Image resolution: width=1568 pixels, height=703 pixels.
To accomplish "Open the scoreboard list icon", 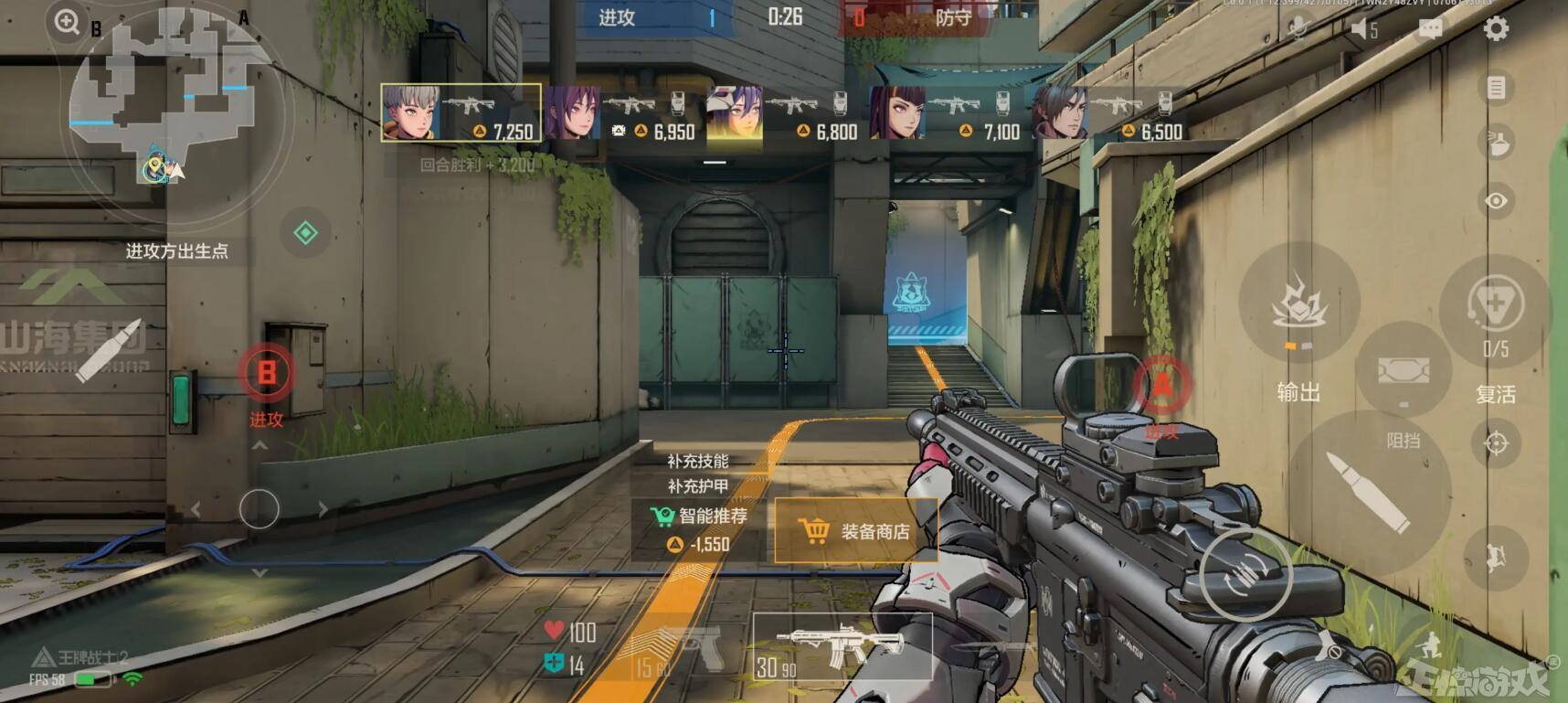I will pos(1496,88).
